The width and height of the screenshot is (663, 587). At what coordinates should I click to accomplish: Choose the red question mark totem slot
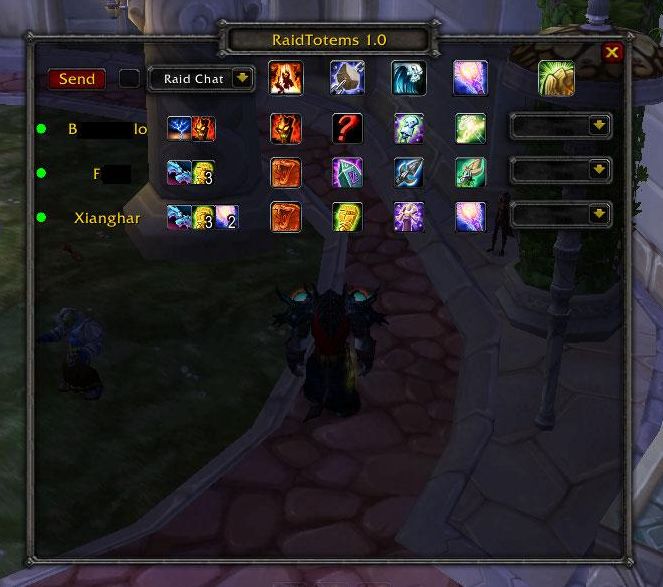tap(347, 128)
